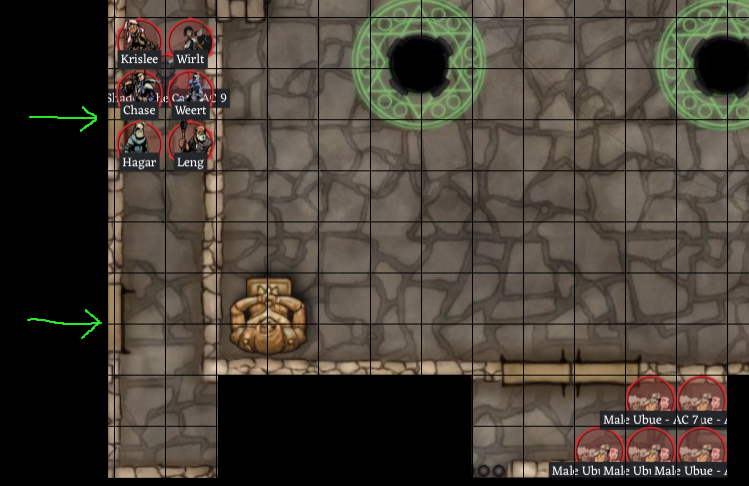Pick the Leng character token
This screenshot has height=486, width=749.
click(190, 141)
